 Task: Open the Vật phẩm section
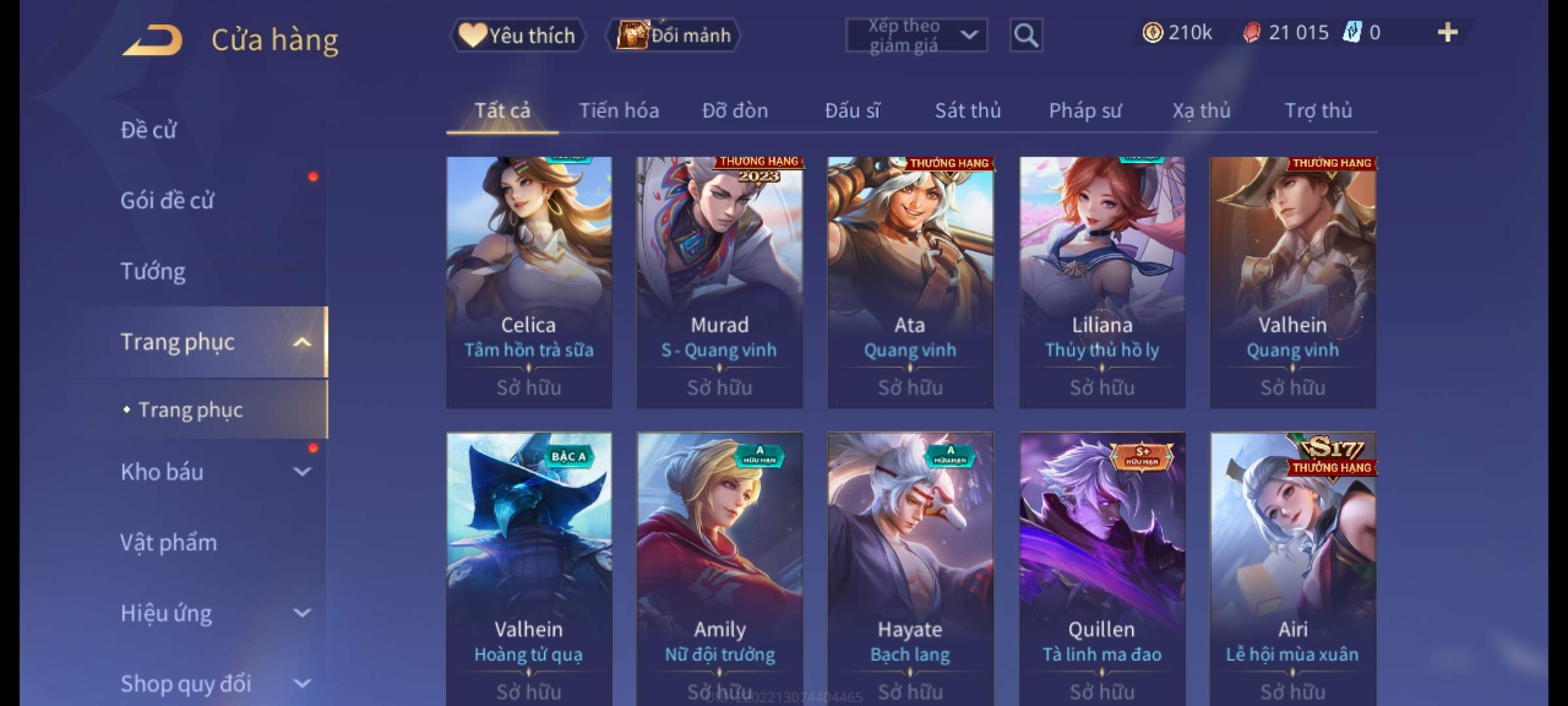[169, 543]
